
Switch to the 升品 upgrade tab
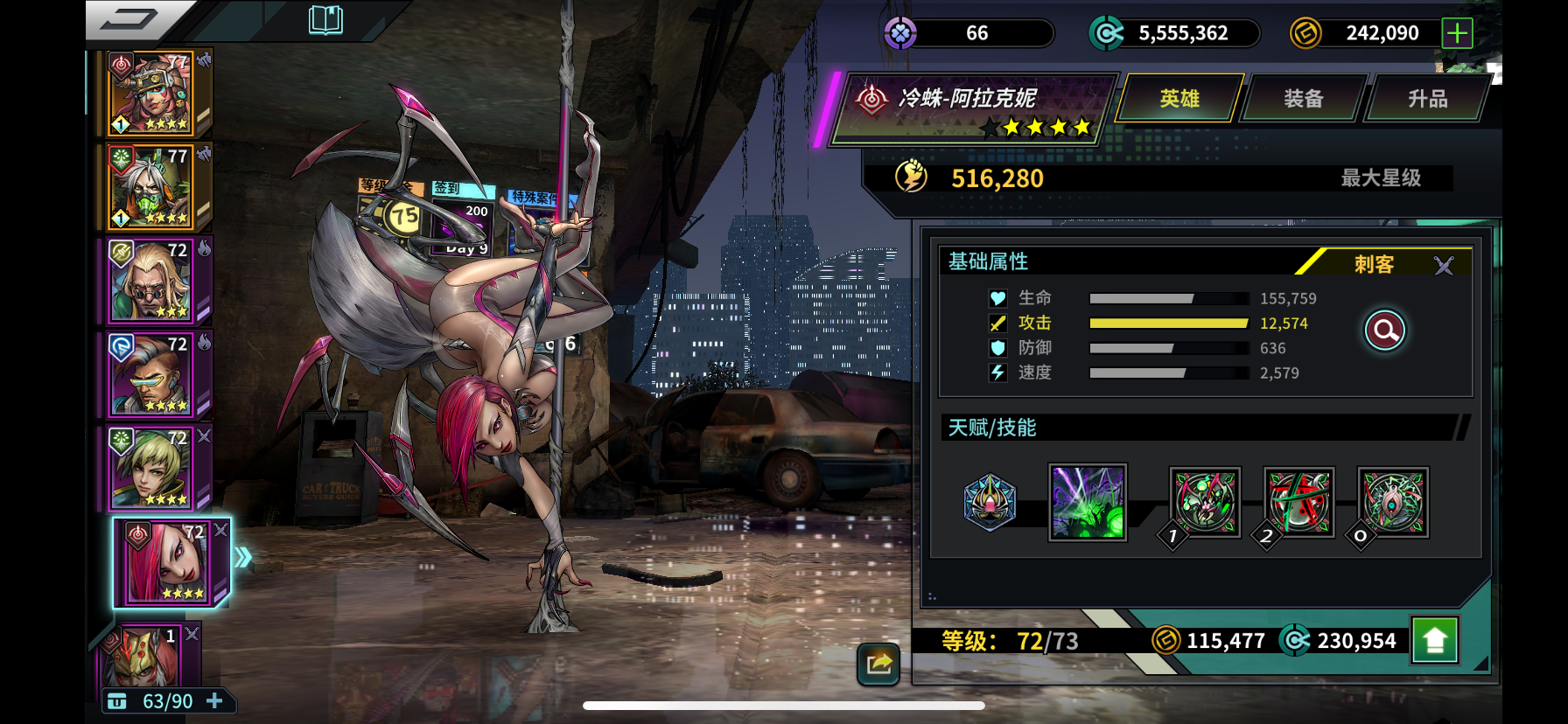pyautogui.click(x=1427, y=99)
